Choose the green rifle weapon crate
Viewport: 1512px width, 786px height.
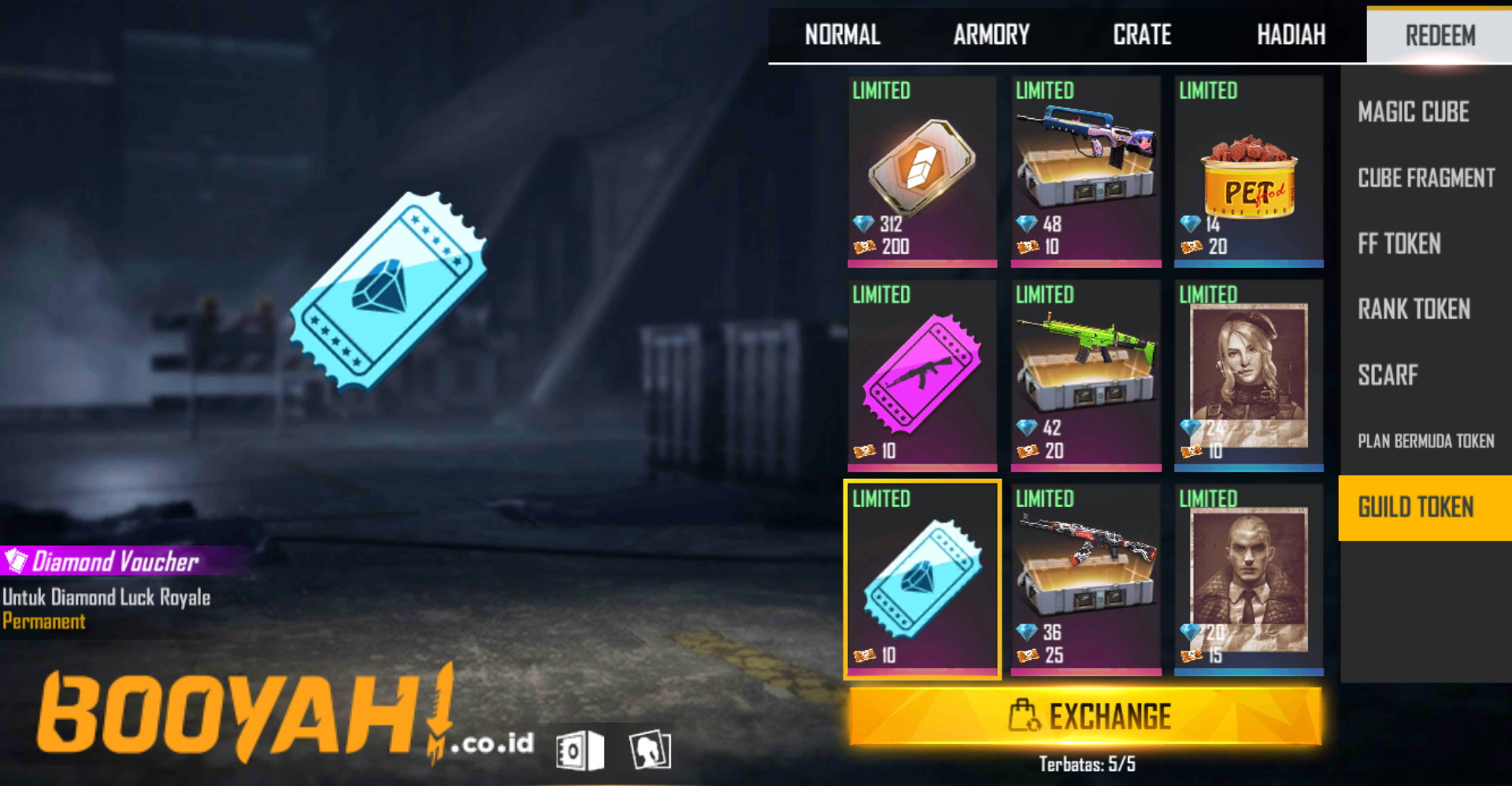(x=1085, y=376)
